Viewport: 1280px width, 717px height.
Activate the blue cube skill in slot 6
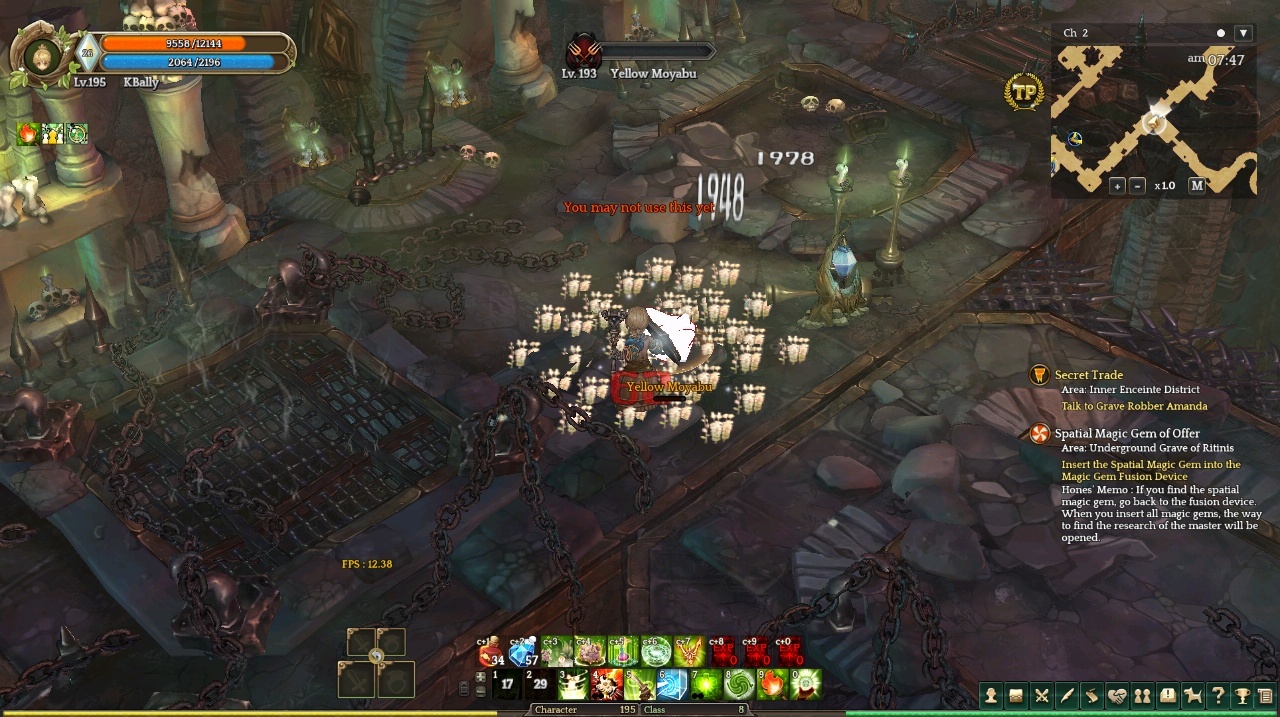pos(671,685)
